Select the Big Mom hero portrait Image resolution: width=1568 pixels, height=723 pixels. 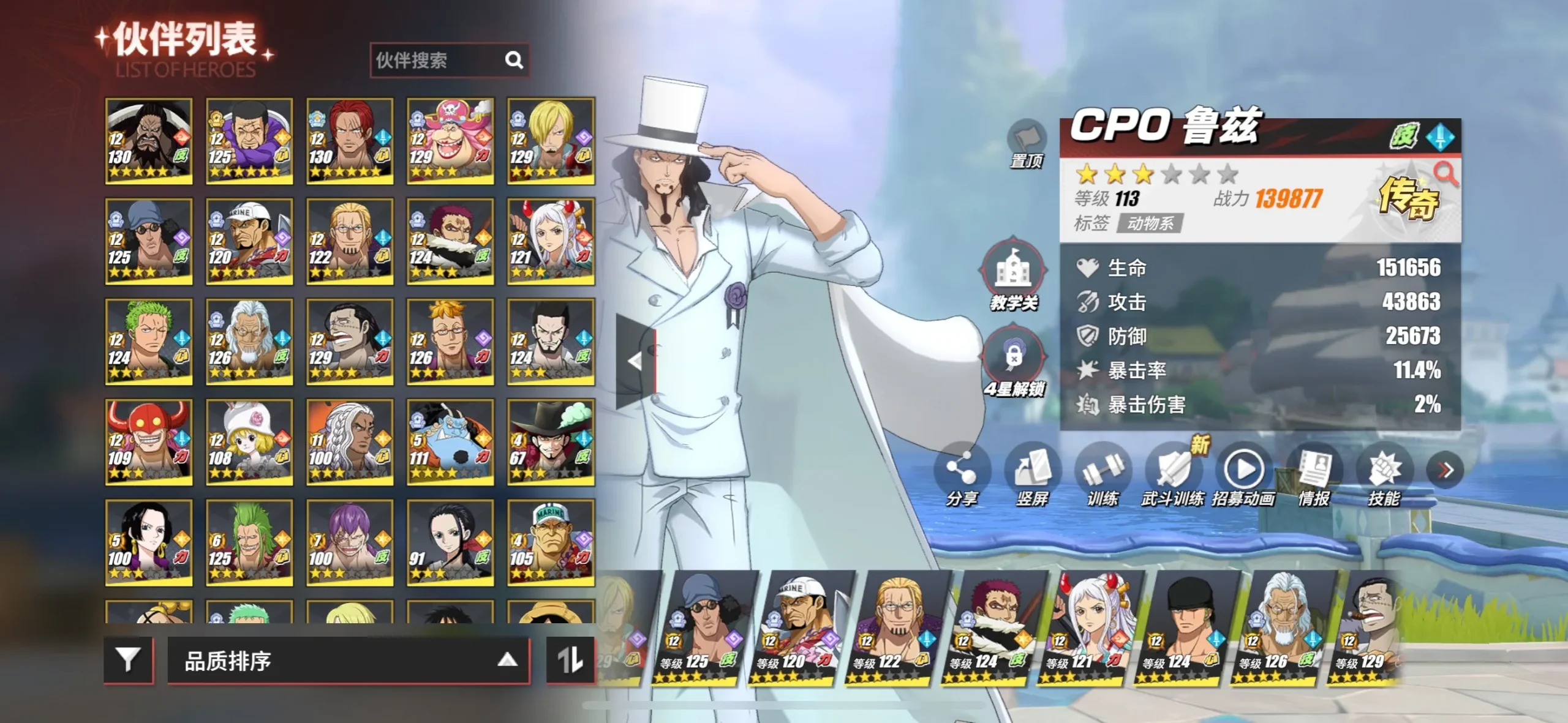[x=450, y=141]
